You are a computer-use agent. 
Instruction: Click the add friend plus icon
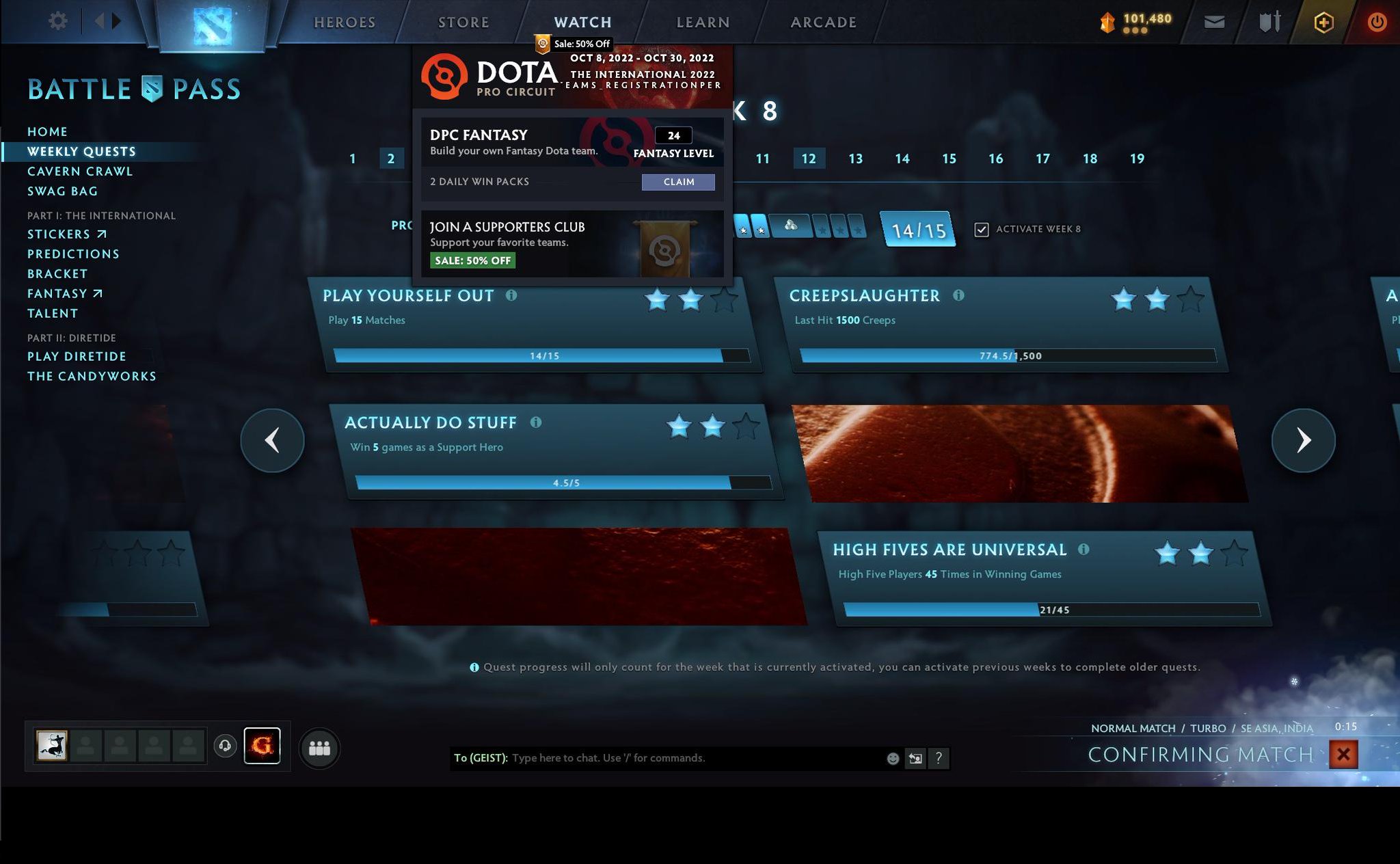point(1324,21)
